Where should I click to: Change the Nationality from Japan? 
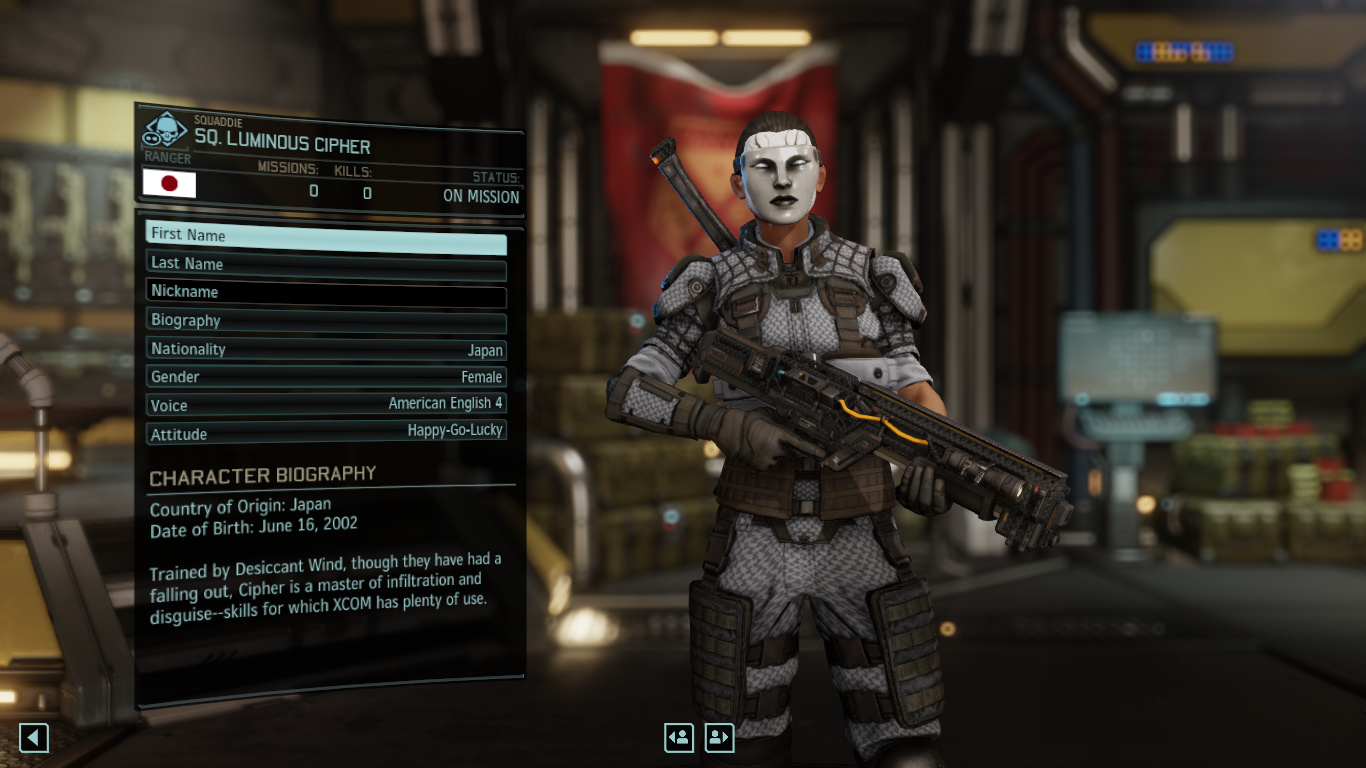326,350
